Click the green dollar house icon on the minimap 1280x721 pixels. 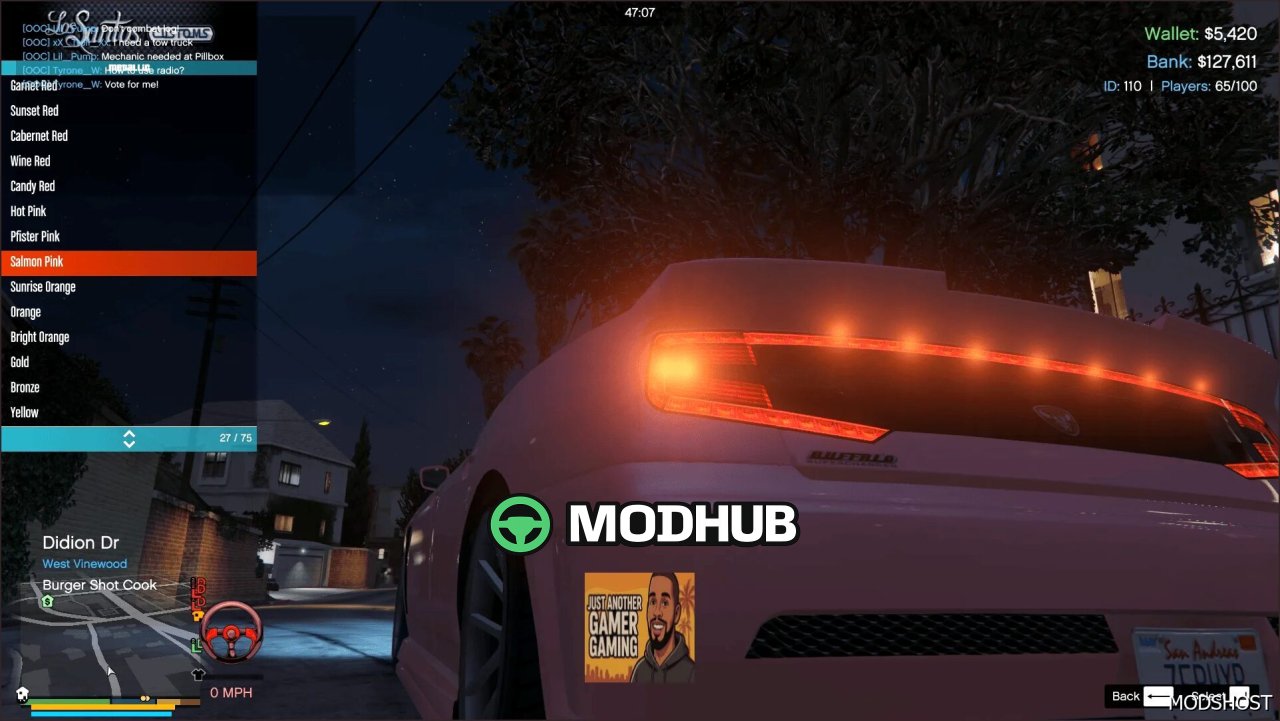tap(47, 601)
